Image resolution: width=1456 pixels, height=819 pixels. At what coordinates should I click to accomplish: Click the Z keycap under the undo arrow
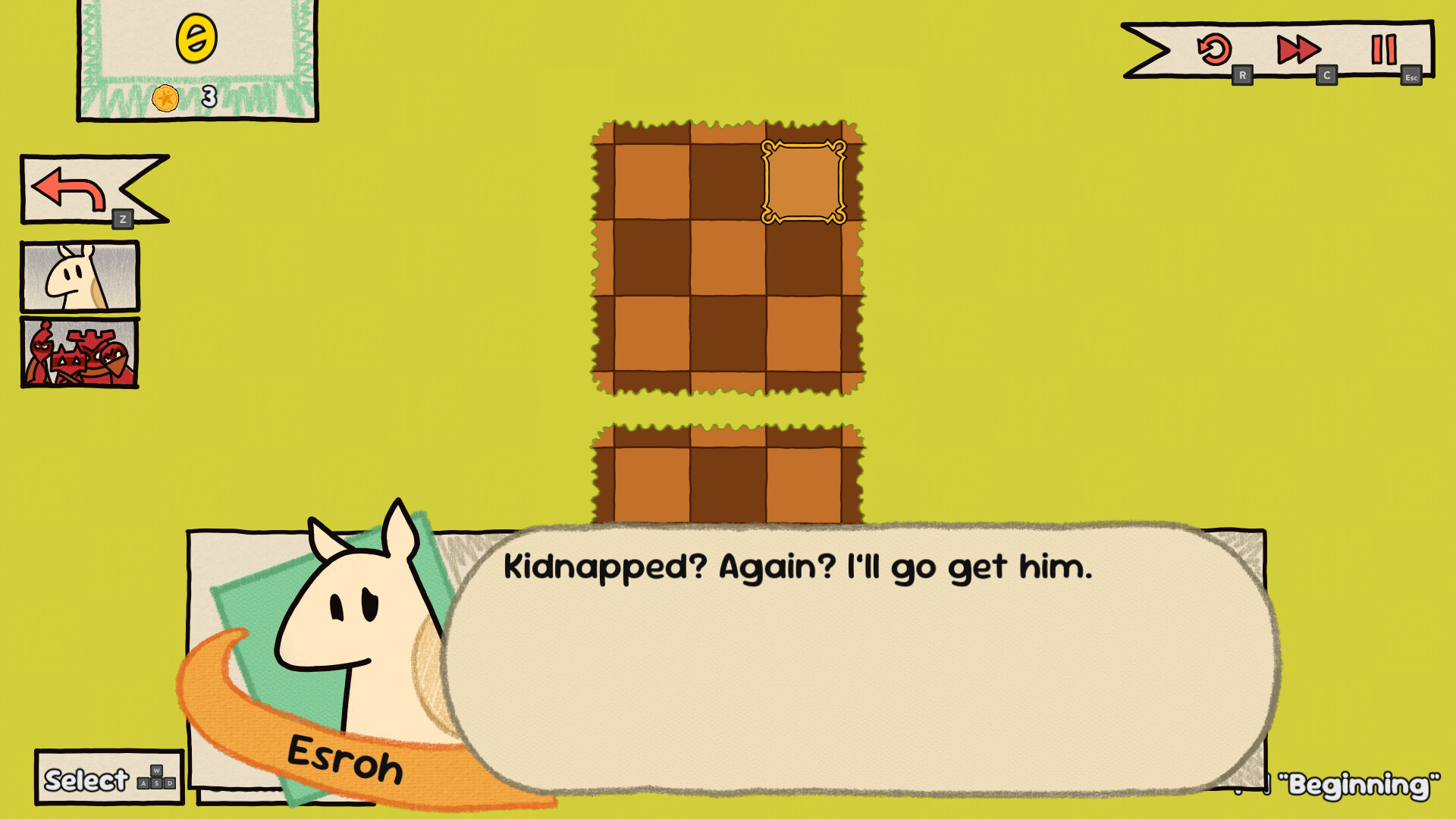pyautogui.click(x=124, y=220)
